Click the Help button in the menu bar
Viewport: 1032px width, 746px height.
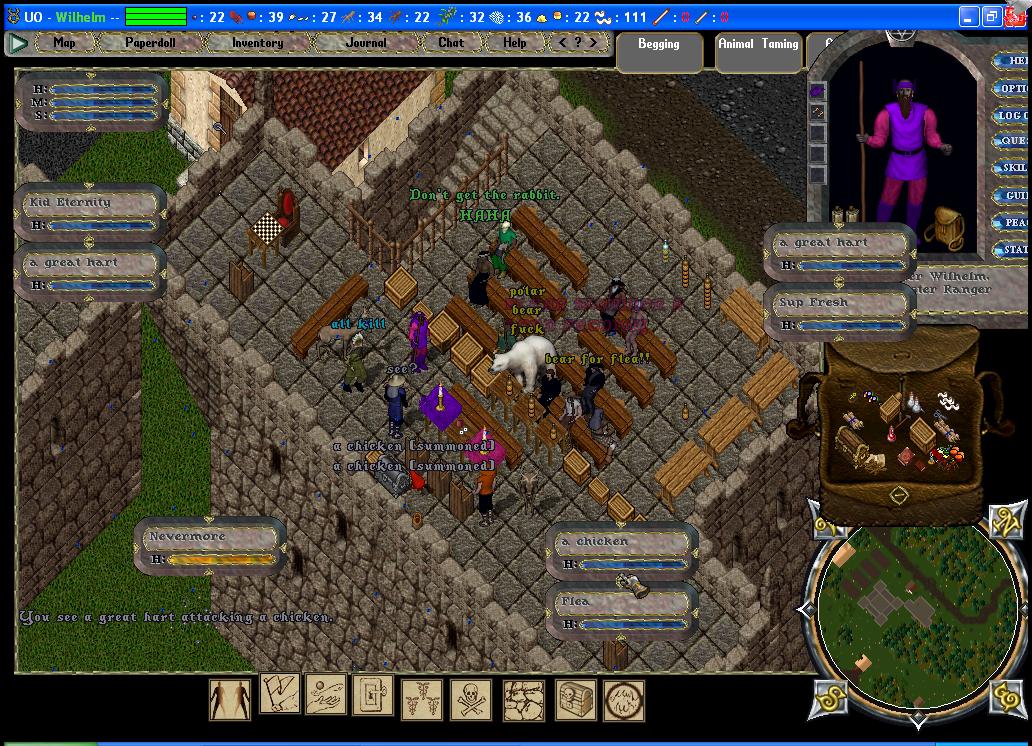pyautogui.click(x=514, y=43)
